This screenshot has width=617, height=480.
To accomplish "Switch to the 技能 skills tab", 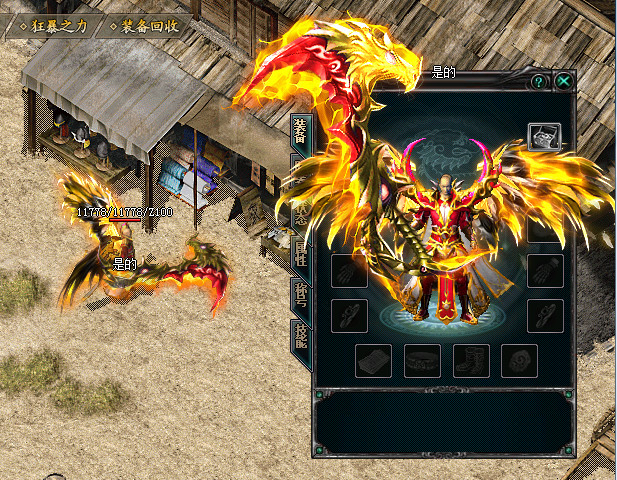I will pyautogui.click(x=299, y=336).
